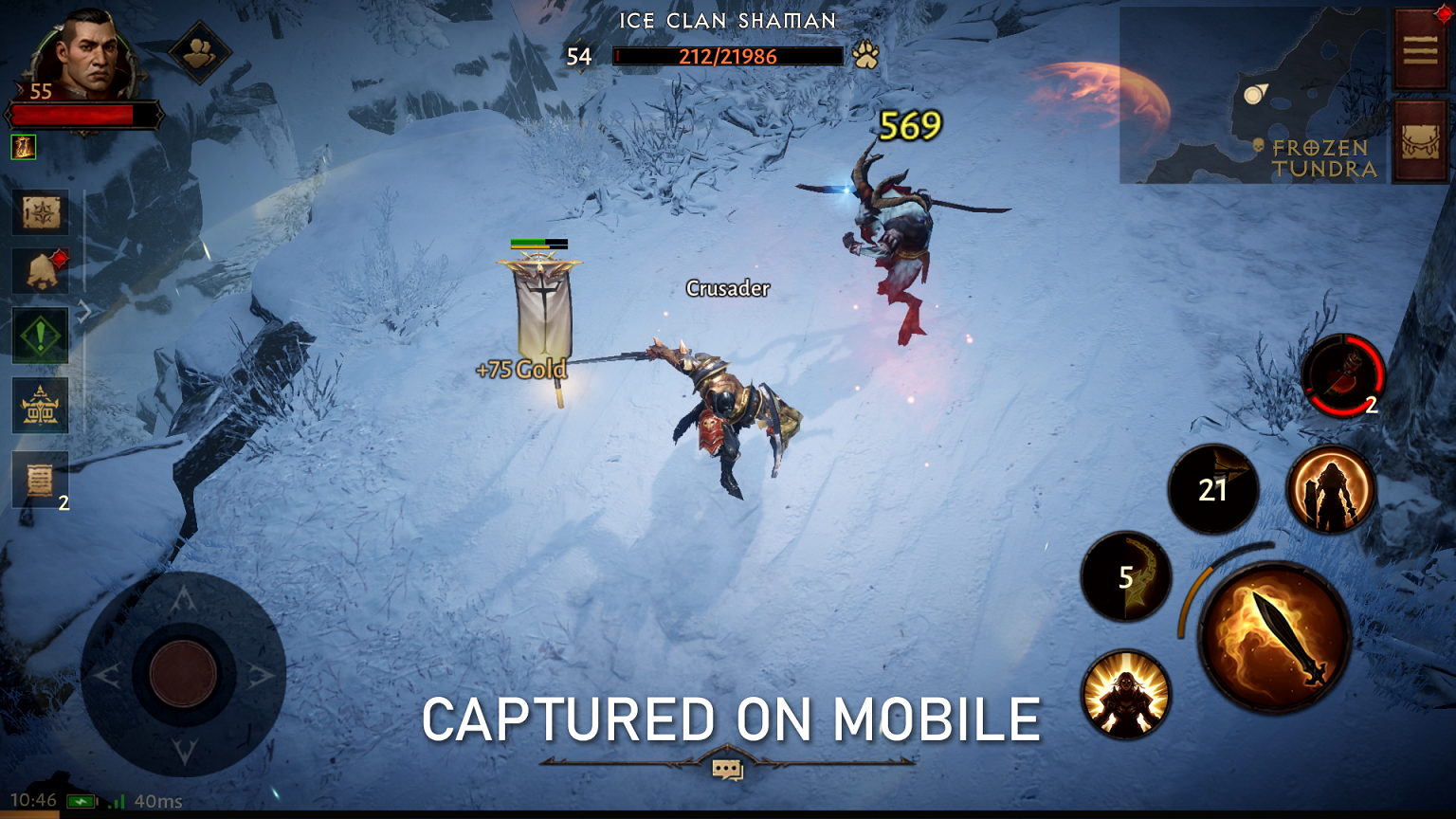Open the Frozen Tundra minimap

1251,95
